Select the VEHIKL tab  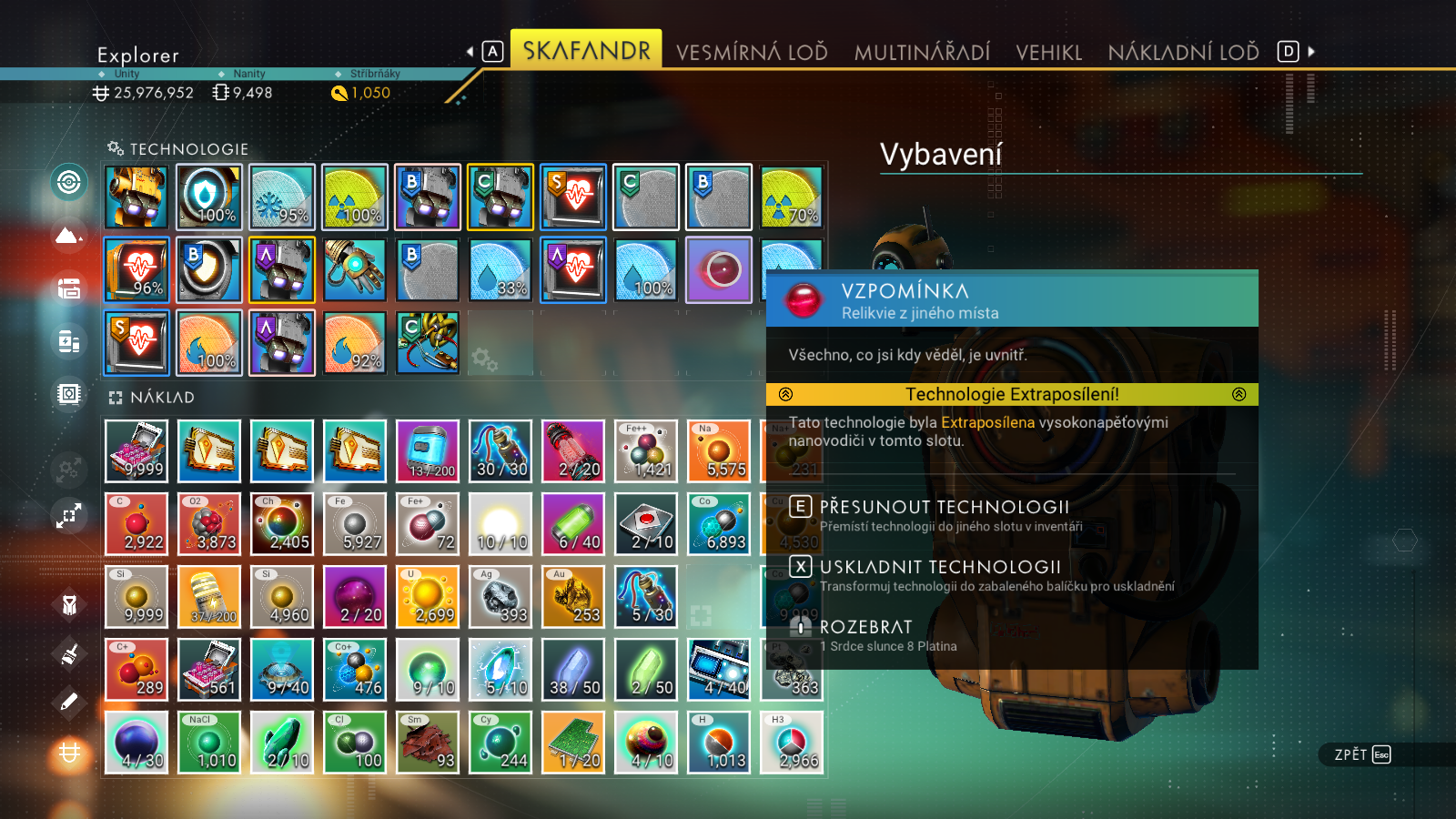coord(1048,52)
